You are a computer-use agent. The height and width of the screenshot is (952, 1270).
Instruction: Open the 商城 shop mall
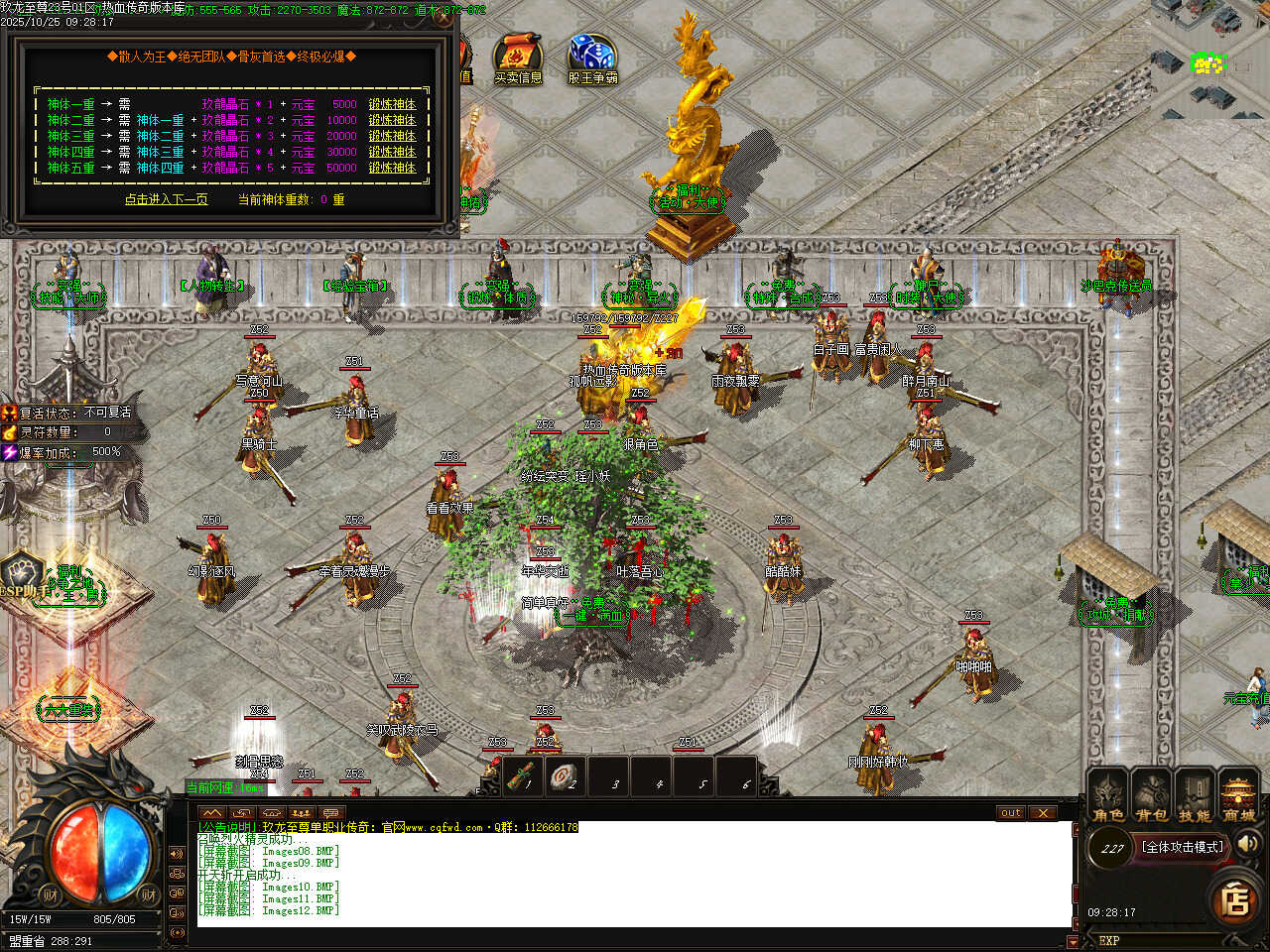click(x=1238, y=796)
